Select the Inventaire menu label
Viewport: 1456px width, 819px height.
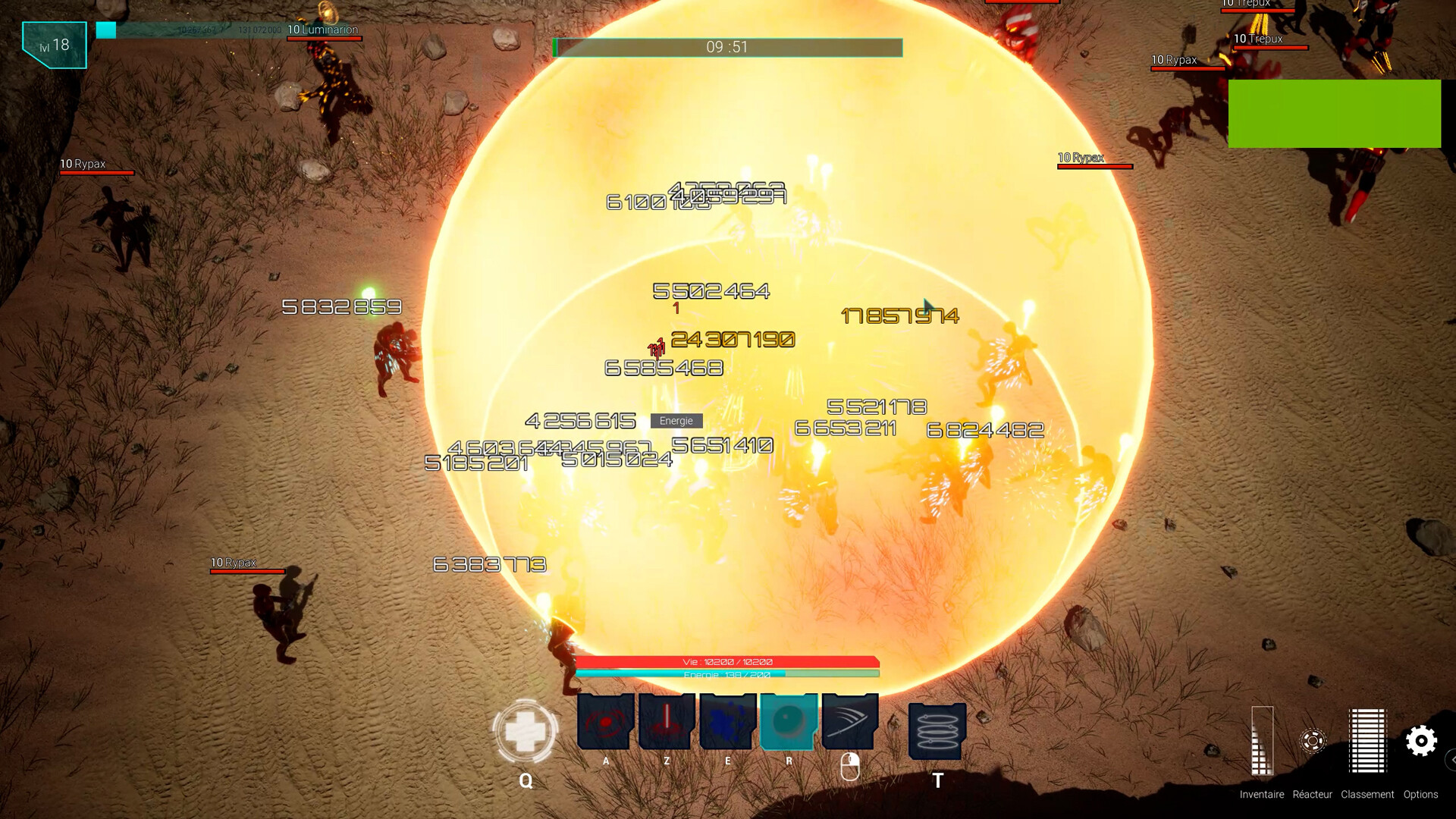tap(1262, 794)
